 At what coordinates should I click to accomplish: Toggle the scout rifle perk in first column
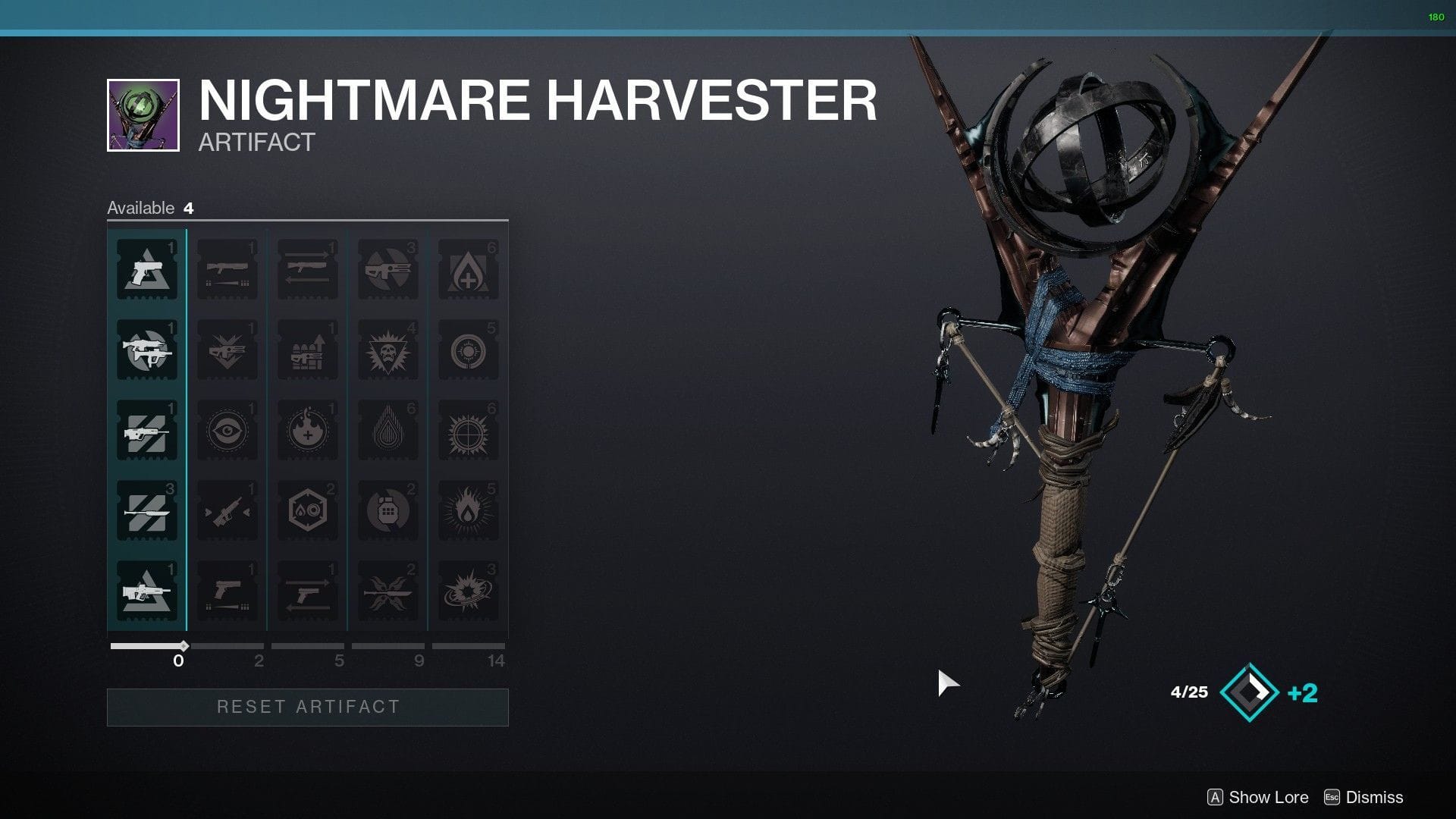[x=146, y=510]
